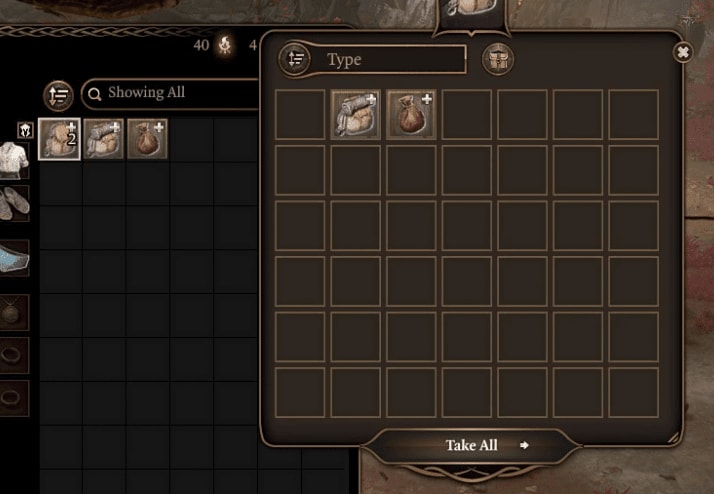Click the inventory sort button beside the search
The width and height of the screenshot is (714, 494).
[59, 95]
